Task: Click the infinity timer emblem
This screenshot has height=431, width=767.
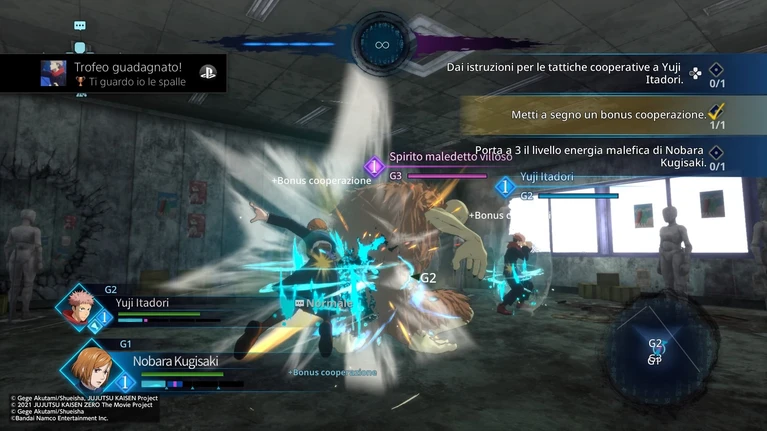Action: pos(381,45)
